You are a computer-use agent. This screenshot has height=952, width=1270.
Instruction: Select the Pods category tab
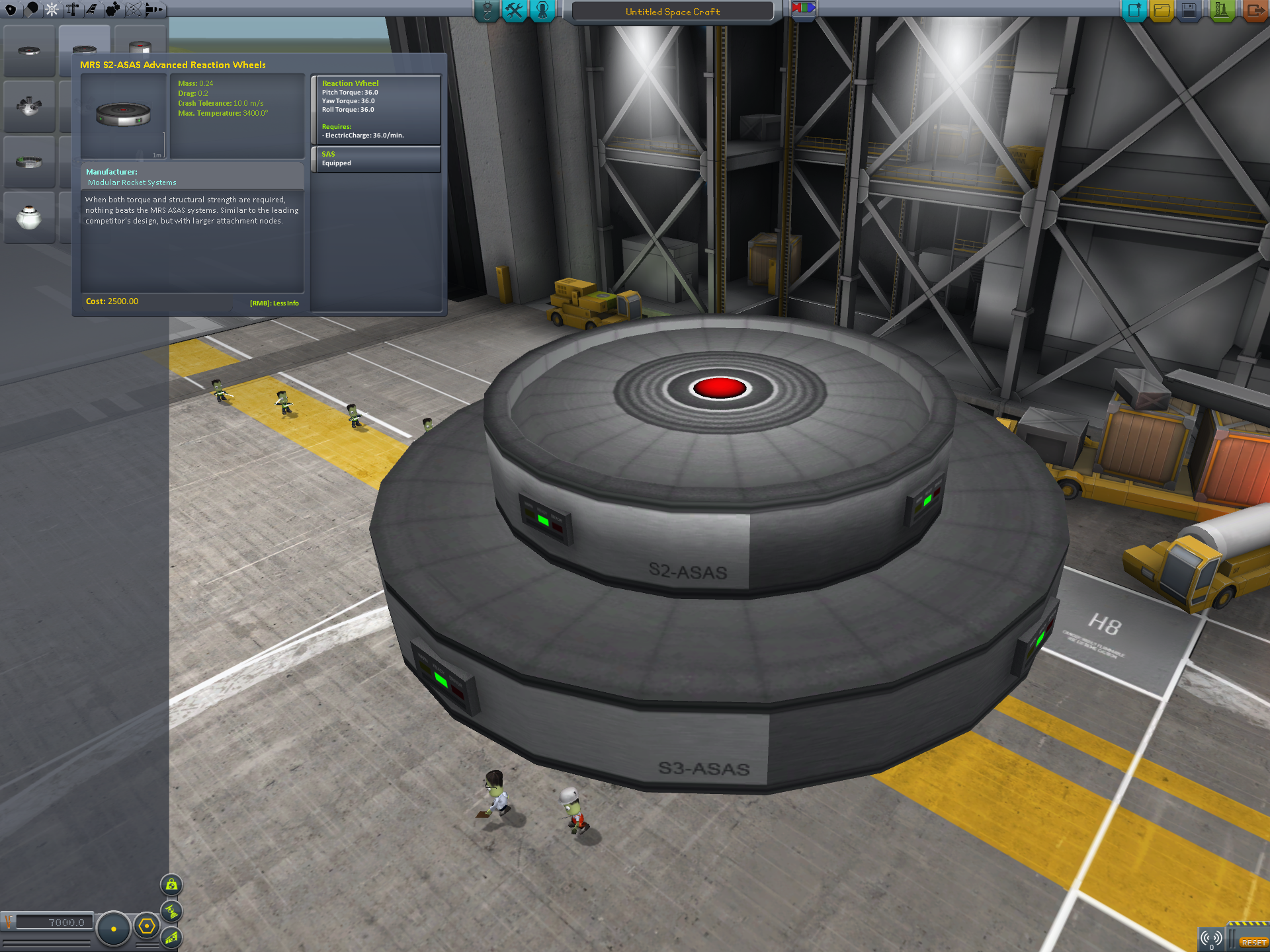point(11,9)
